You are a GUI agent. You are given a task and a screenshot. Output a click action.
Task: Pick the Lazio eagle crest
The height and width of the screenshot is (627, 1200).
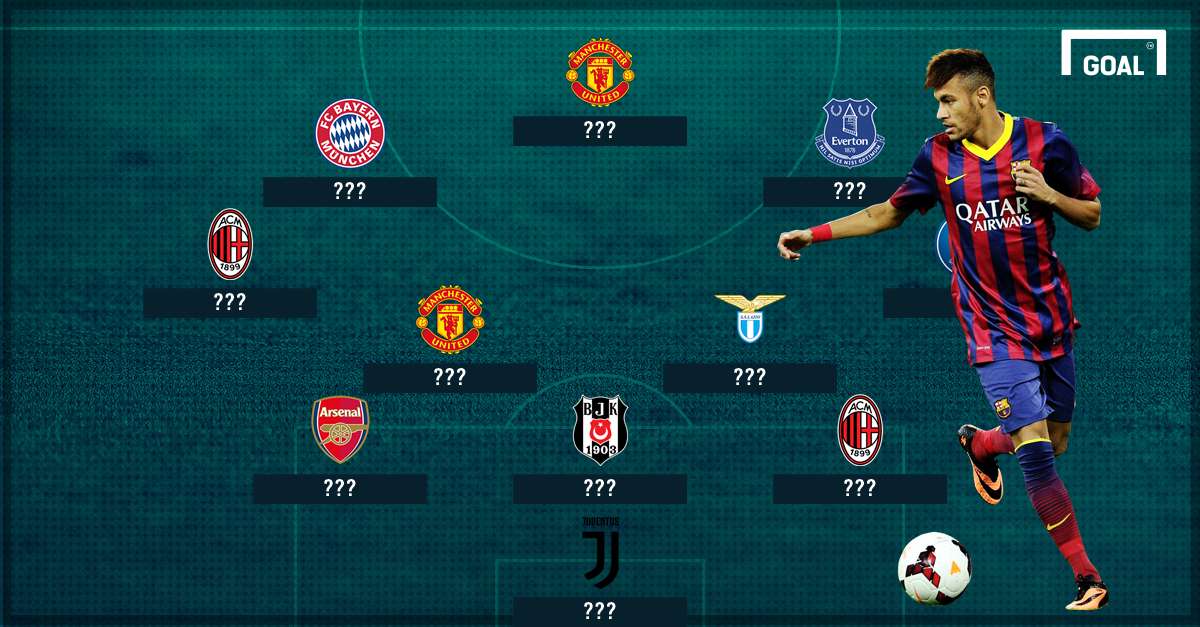(x=750, y=318)
